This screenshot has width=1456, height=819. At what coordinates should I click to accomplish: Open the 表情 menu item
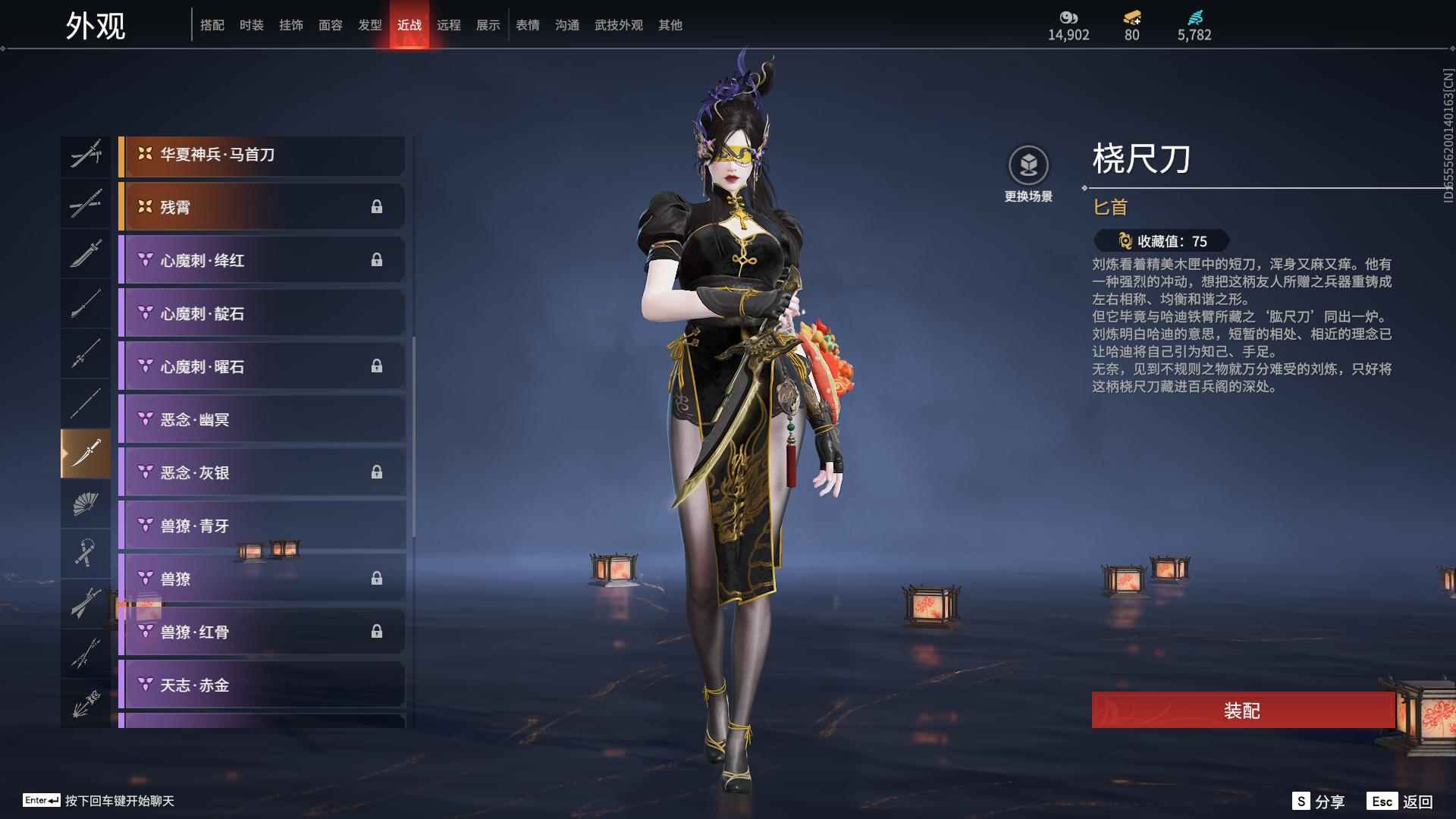coord(527,24)
